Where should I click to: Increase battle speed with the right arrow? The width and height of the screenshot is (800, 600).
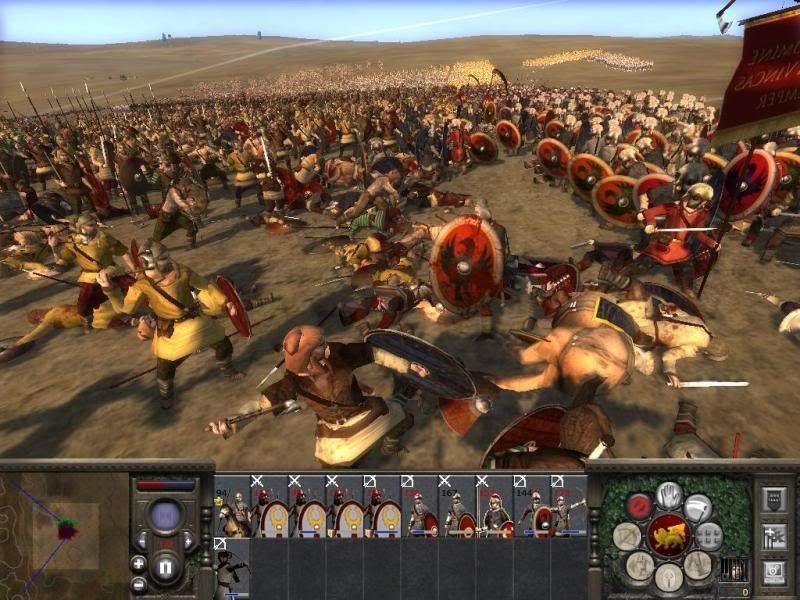pos(190,542)
